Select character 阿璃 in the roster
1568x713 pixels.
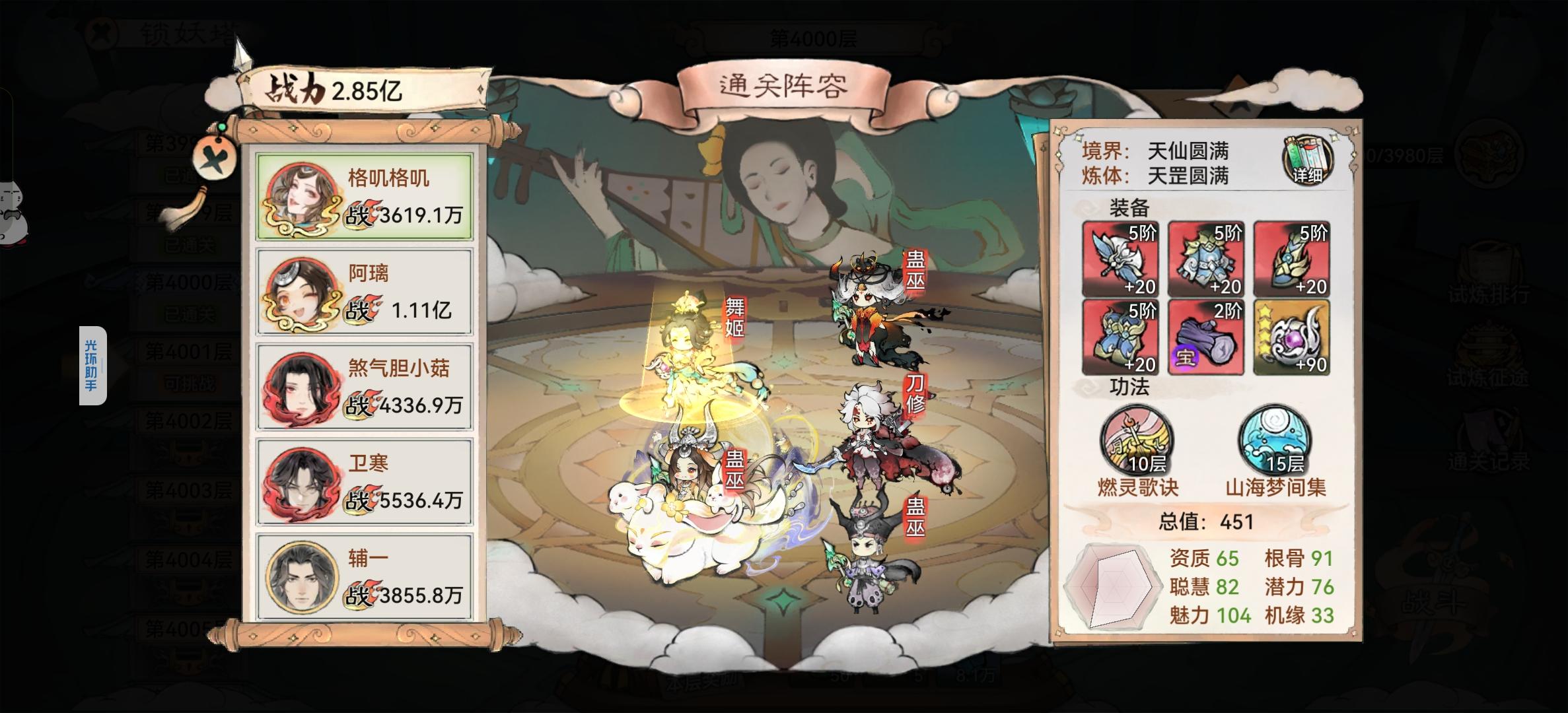point(364,290)
